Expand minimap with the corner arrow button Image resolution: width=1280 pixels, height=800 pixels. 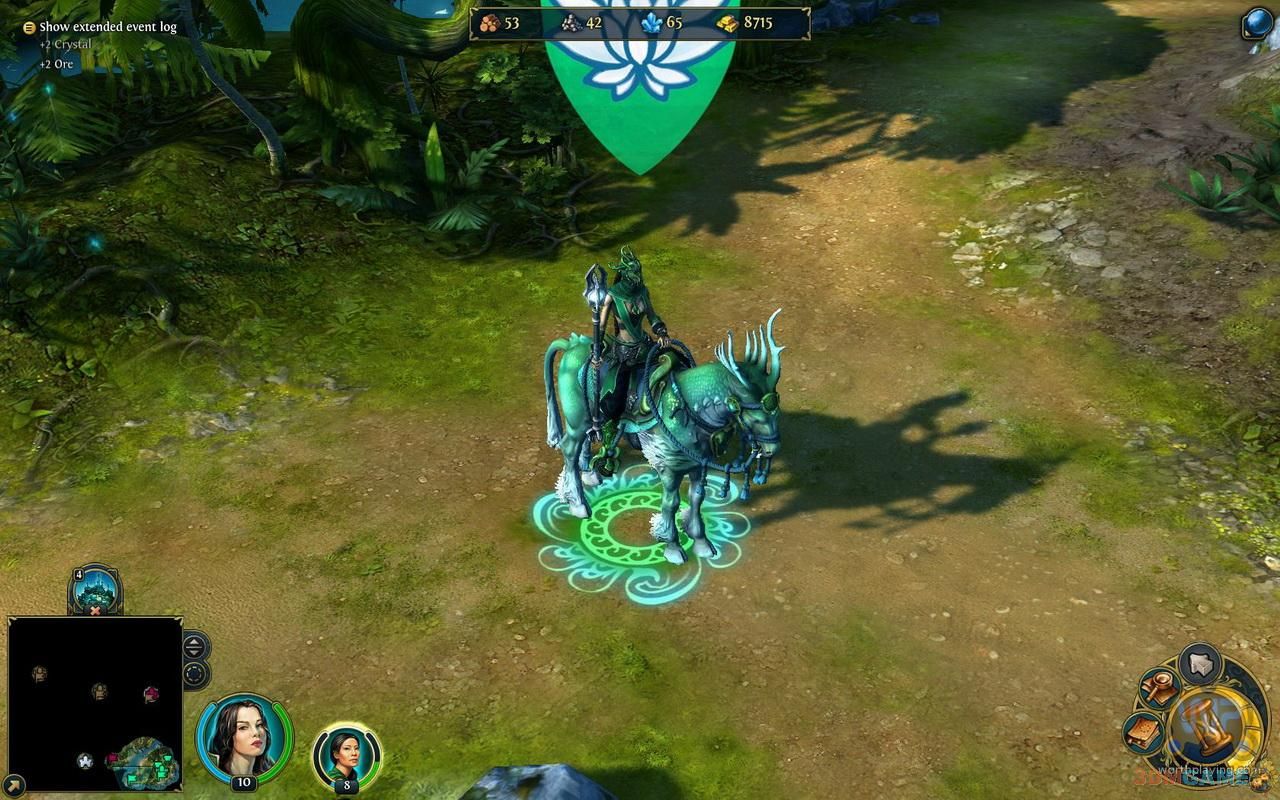tap(14, 785)
